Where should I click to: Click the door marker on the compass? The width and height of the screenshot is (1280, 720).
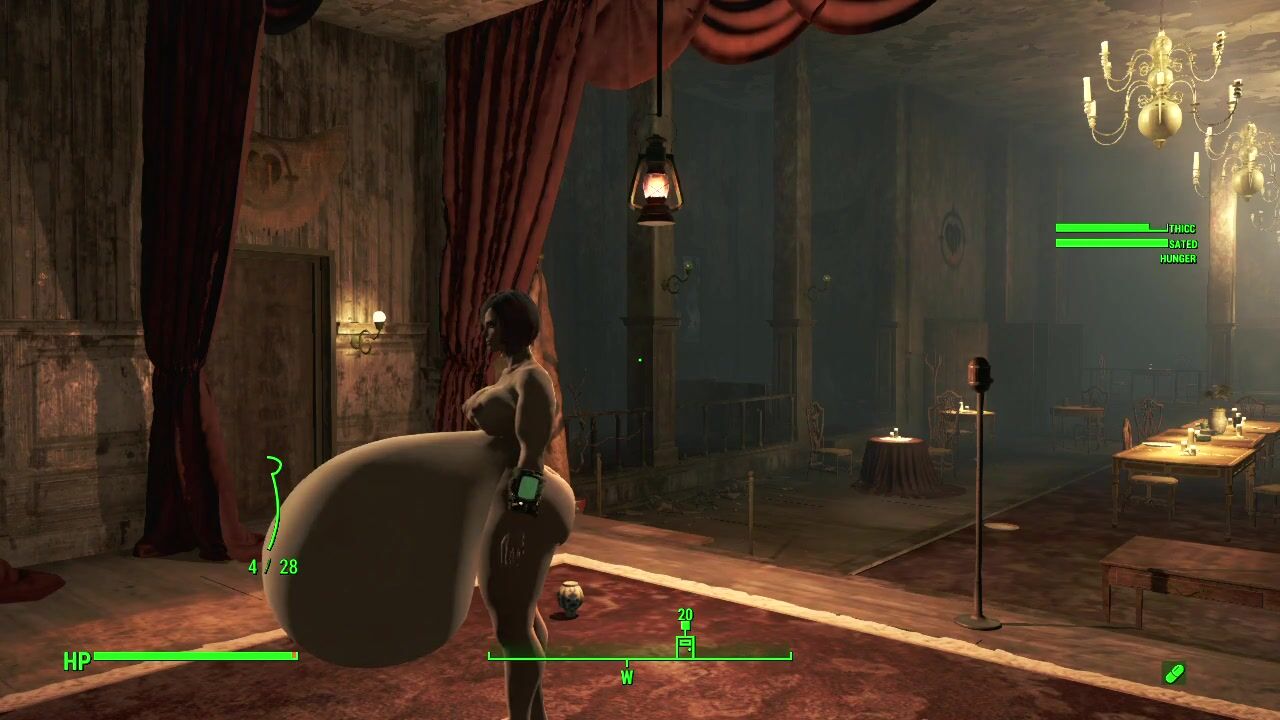tap(685, 645)
